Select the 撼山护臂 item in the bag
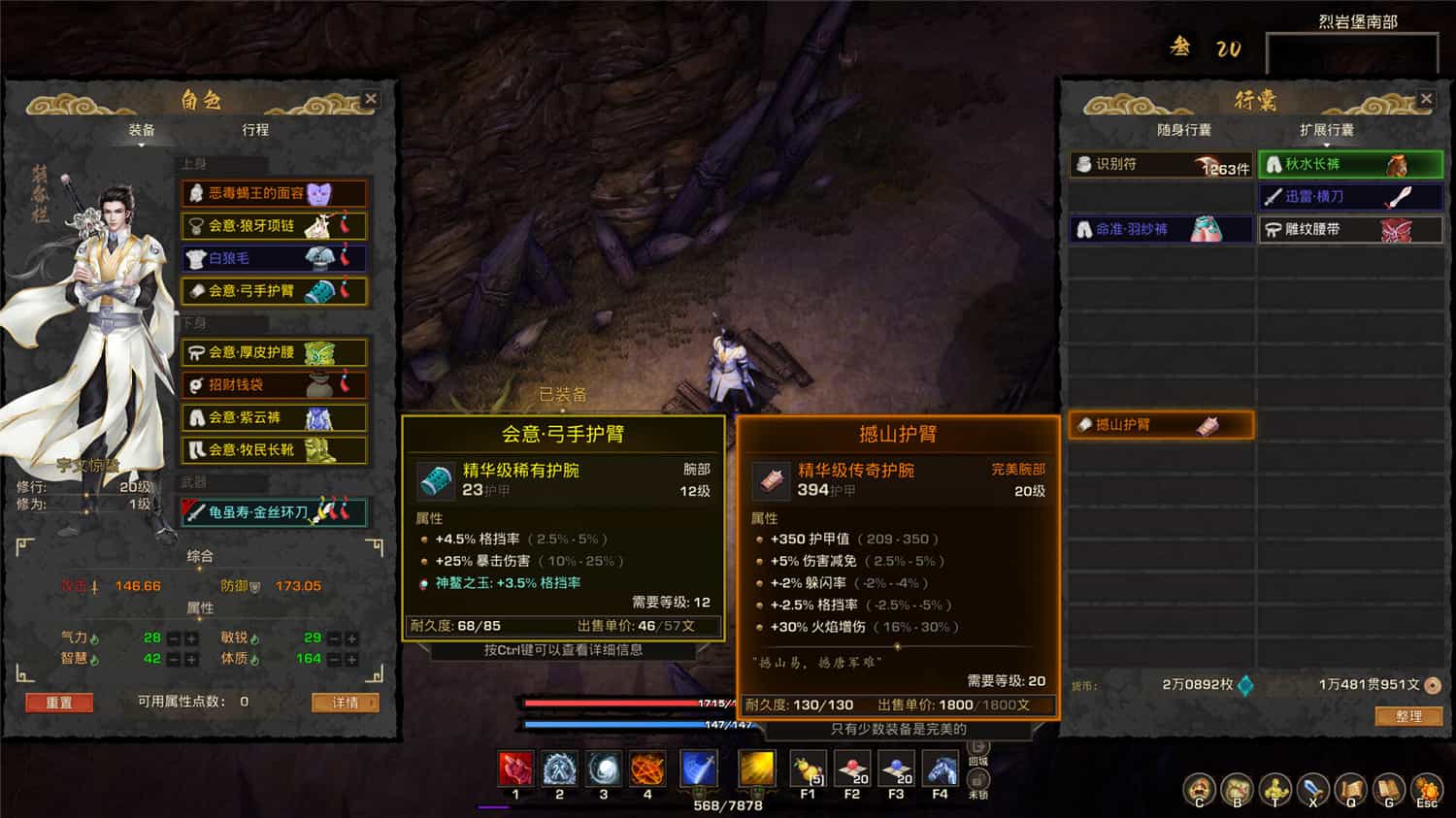 coord(1160,424)
